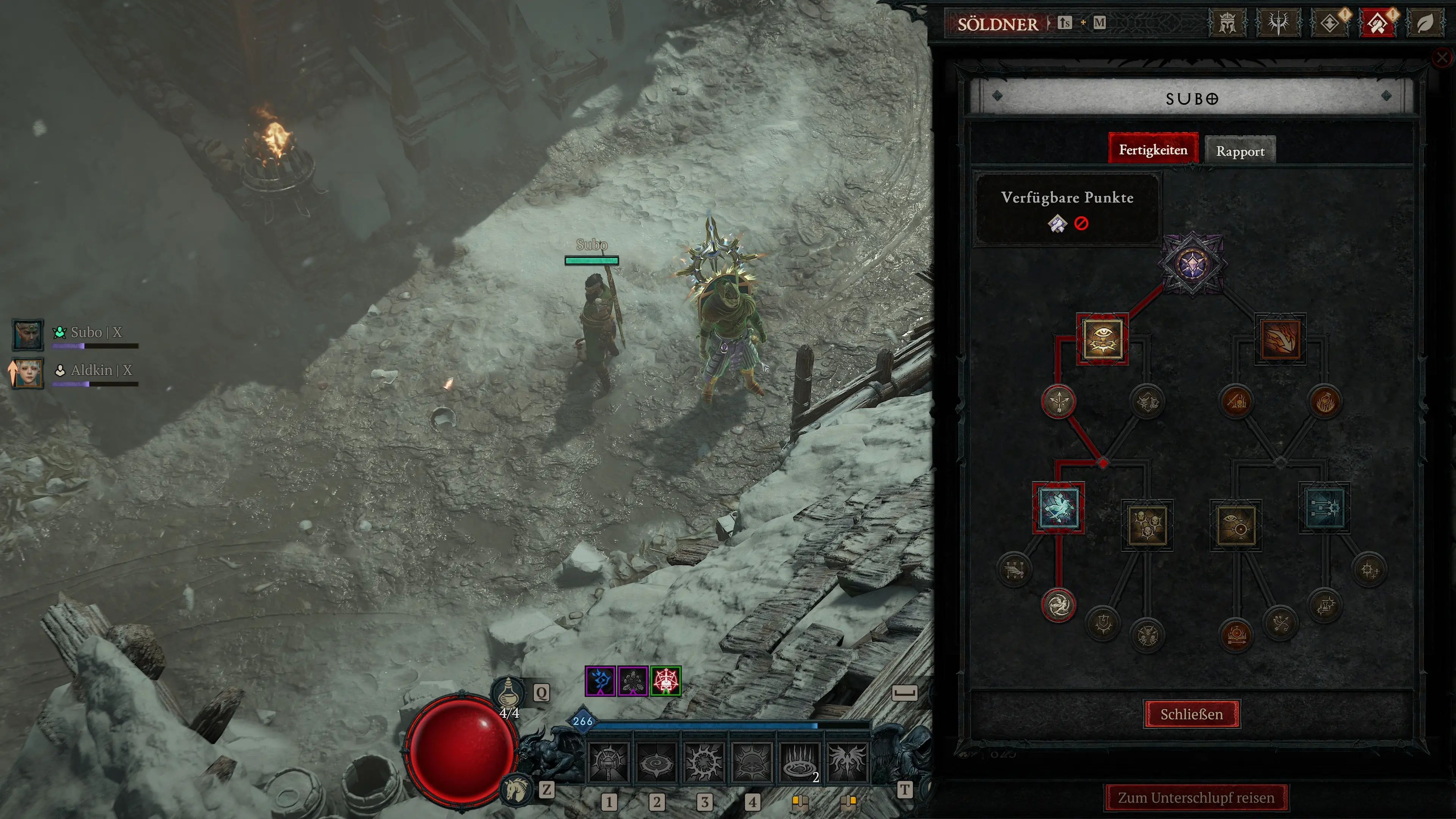
Task: Switch to the Rapport tab
Action: pyautogui.click(x=1240, y=151)
